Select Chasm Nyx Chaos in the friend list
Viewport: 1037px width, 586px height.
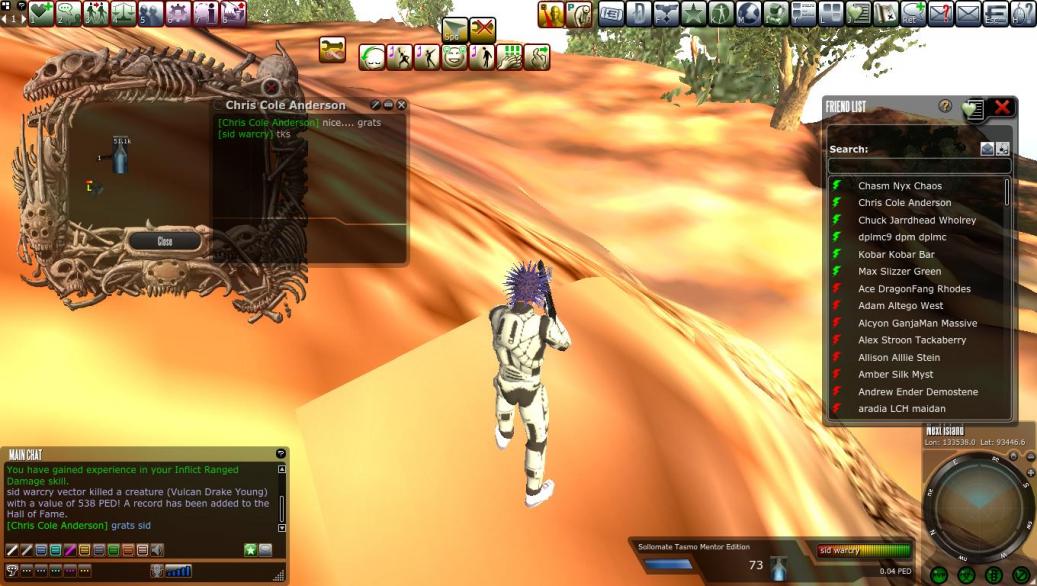click(x=899, y=186)
